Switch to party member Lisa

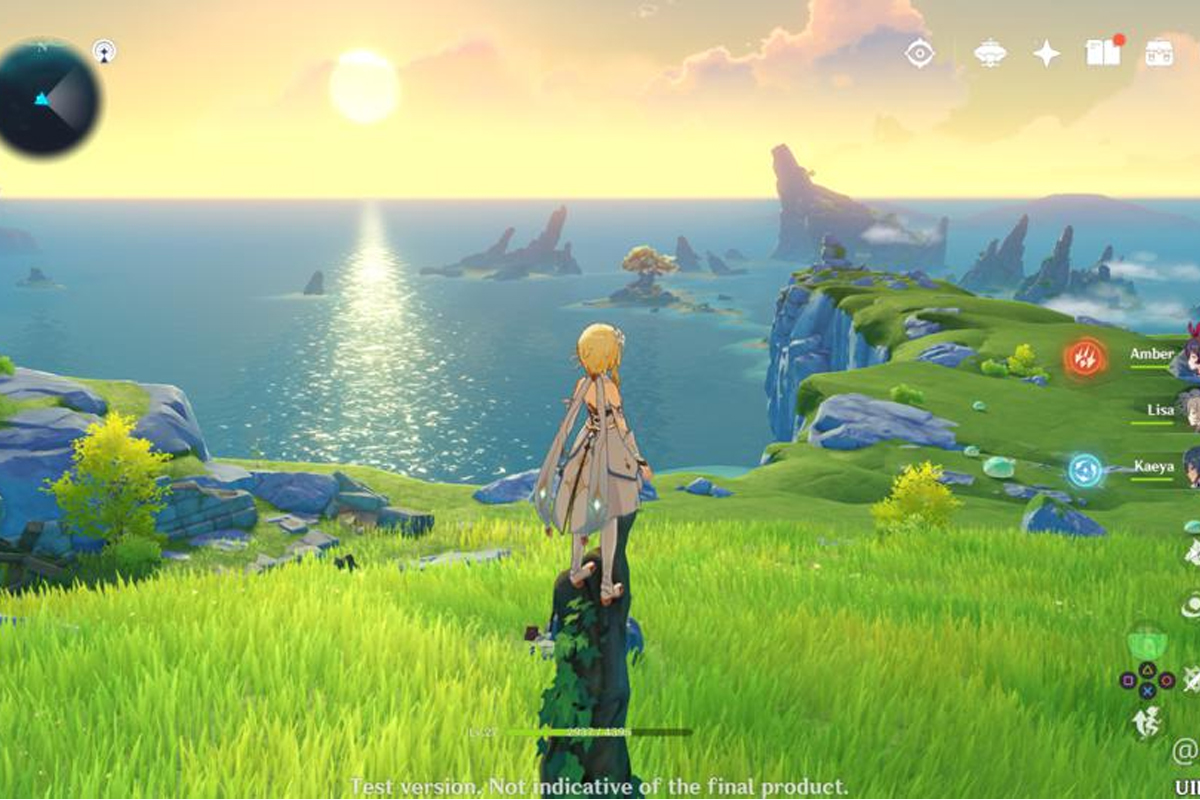1161,410
